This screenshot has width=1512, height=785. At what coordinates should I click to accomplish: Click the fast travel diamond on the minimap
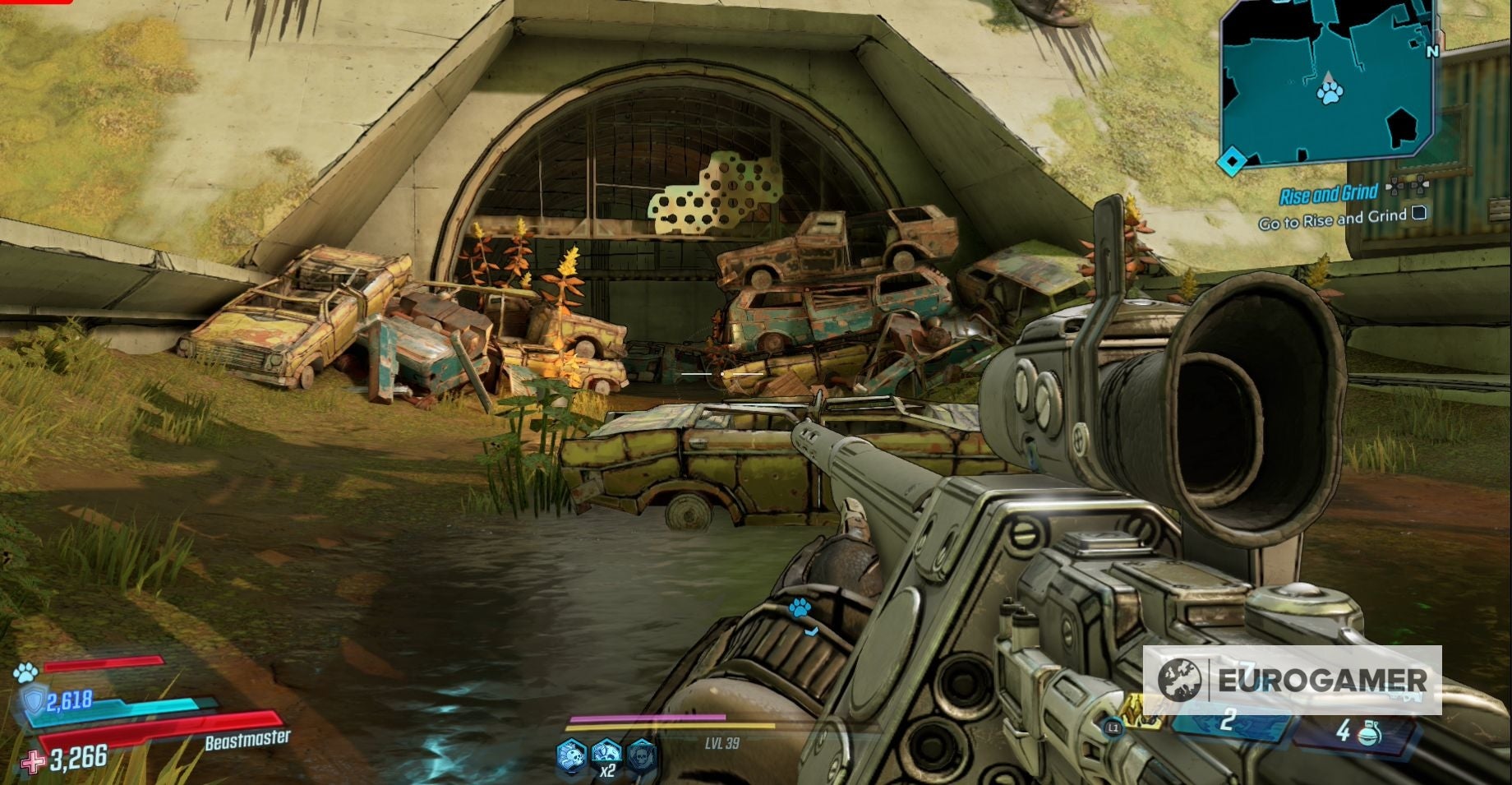[1232, 161]
